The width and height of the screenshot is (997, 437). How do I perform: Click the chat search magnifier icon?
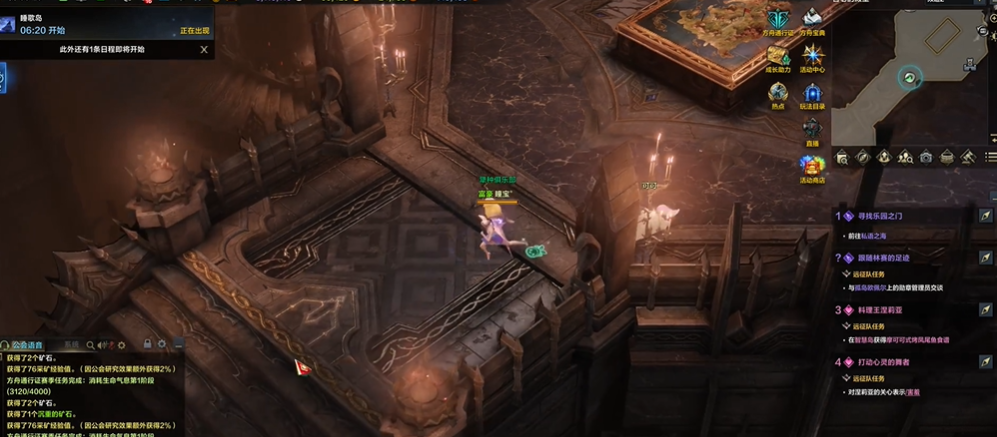tap(91, 345)
